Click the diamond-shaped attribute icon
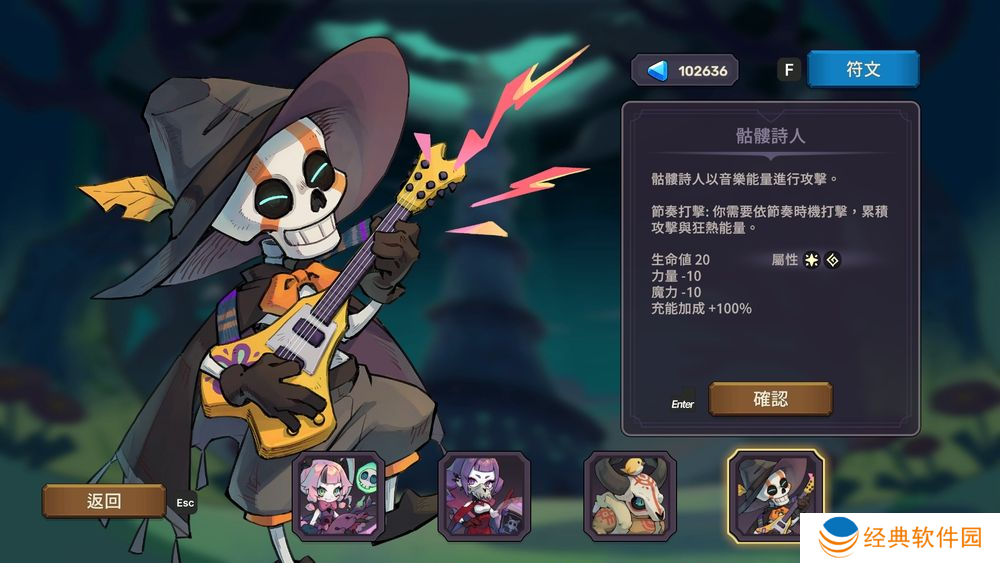Image resolution: width=1000 pixels, height=563 pixels. [832, 260]
